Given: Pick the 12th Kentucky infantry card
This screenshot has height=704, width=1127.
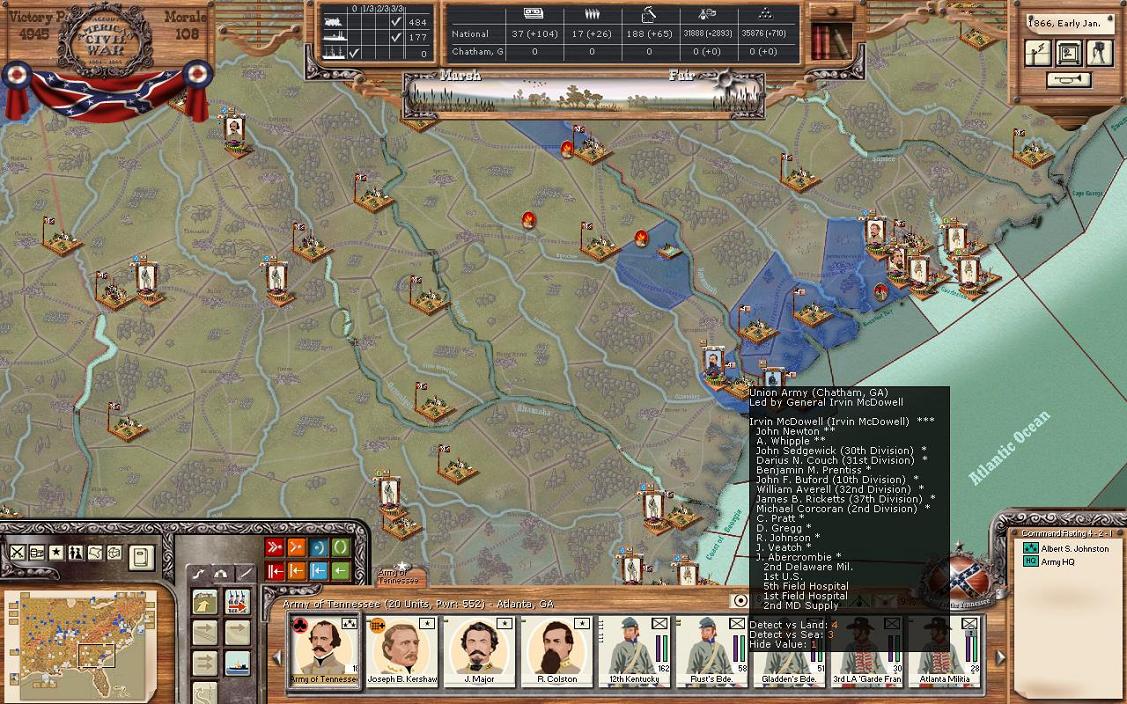Looking at the screenshot, I should 633,652.
